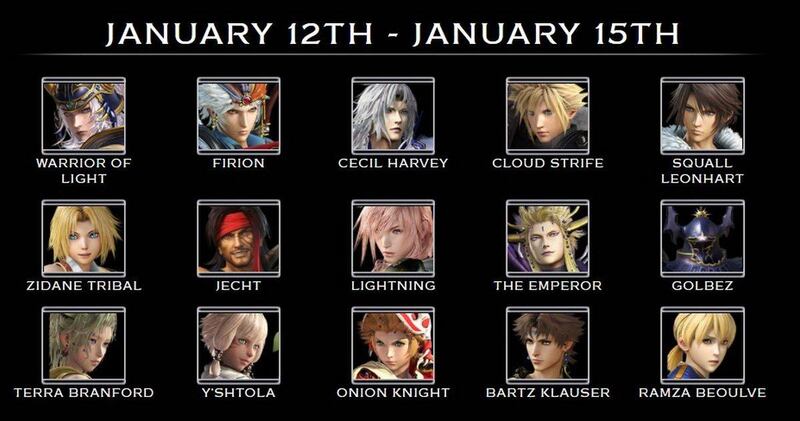Image resolution: width=800 pixels, height=421 pixels.
Task: Click Zidane Tribal's character tile
Action: point(84,238)
